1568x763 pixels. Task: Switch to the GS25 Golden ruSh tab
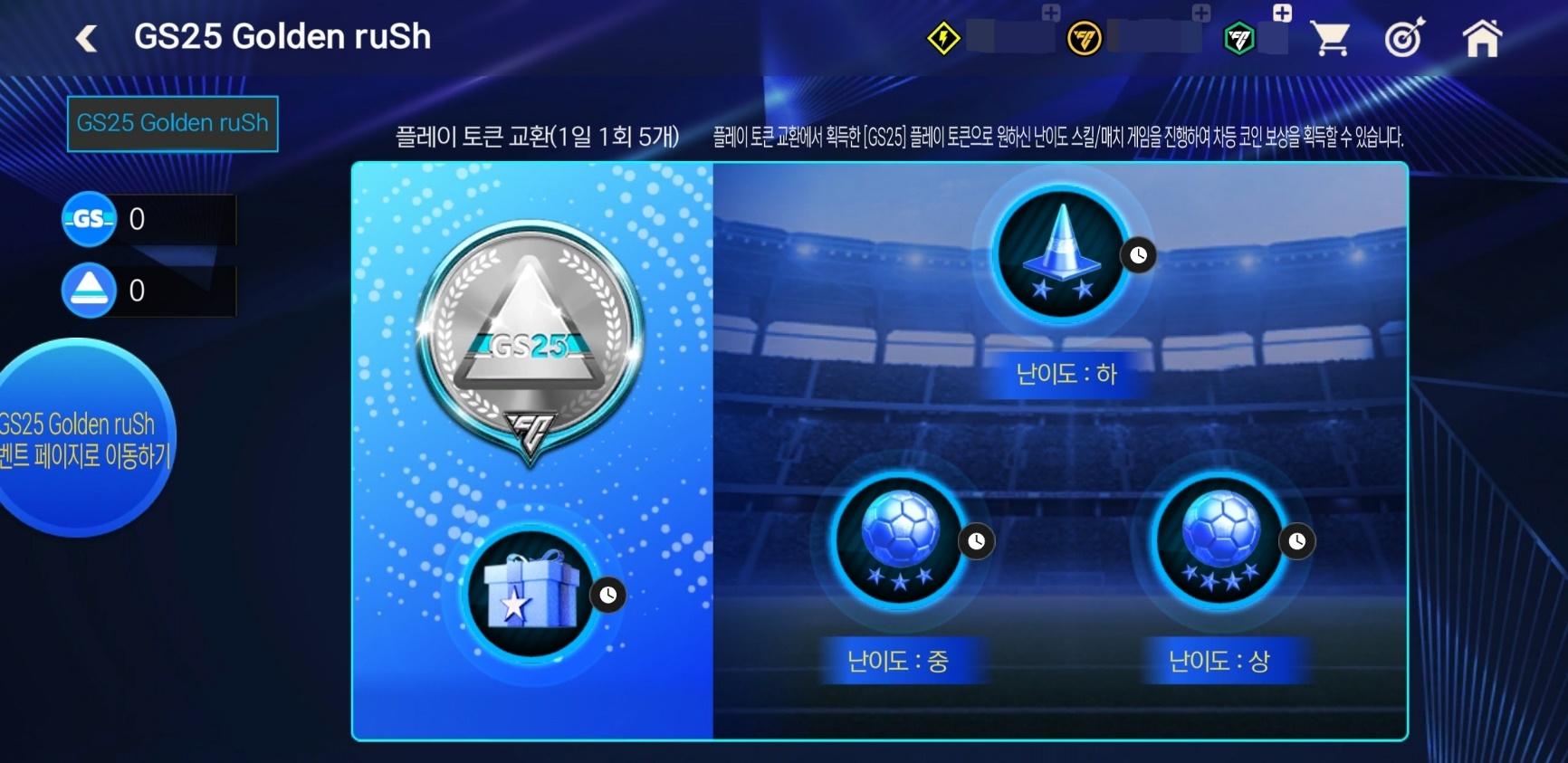173,124
